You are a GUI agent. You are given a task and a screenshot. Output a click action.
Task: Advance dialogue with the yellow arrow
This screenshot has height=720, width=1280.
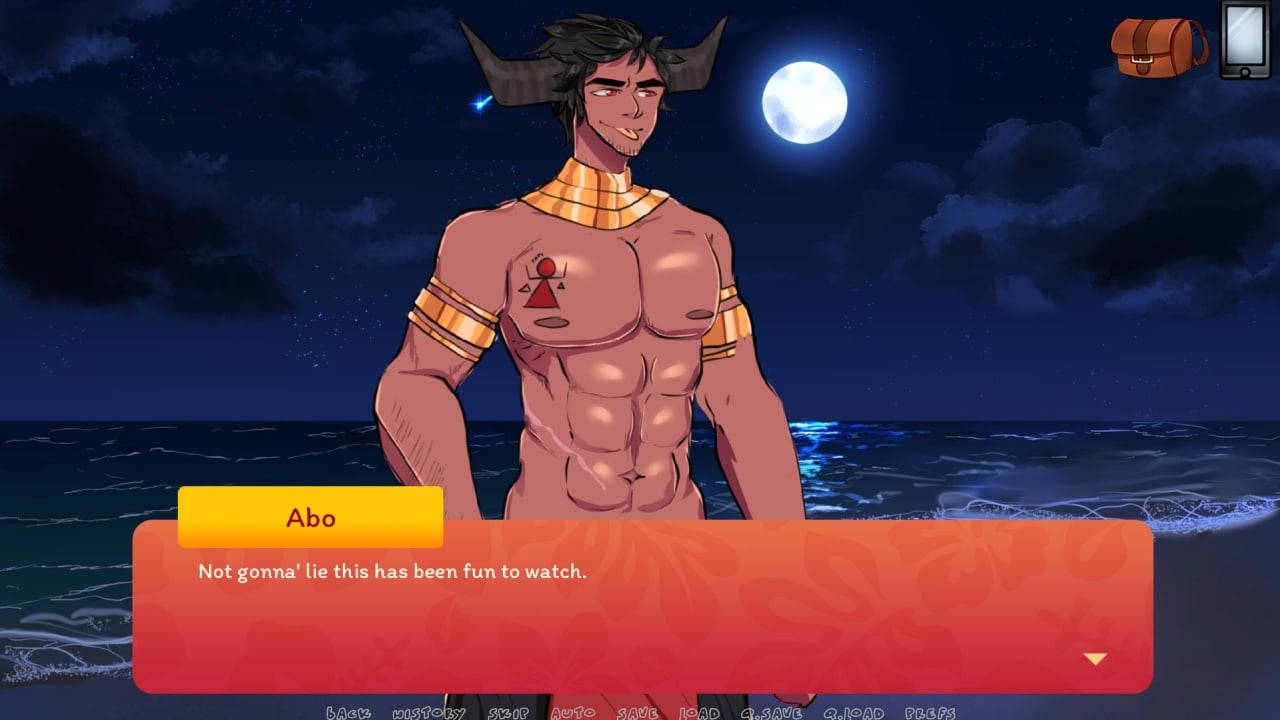[1095, 659]
